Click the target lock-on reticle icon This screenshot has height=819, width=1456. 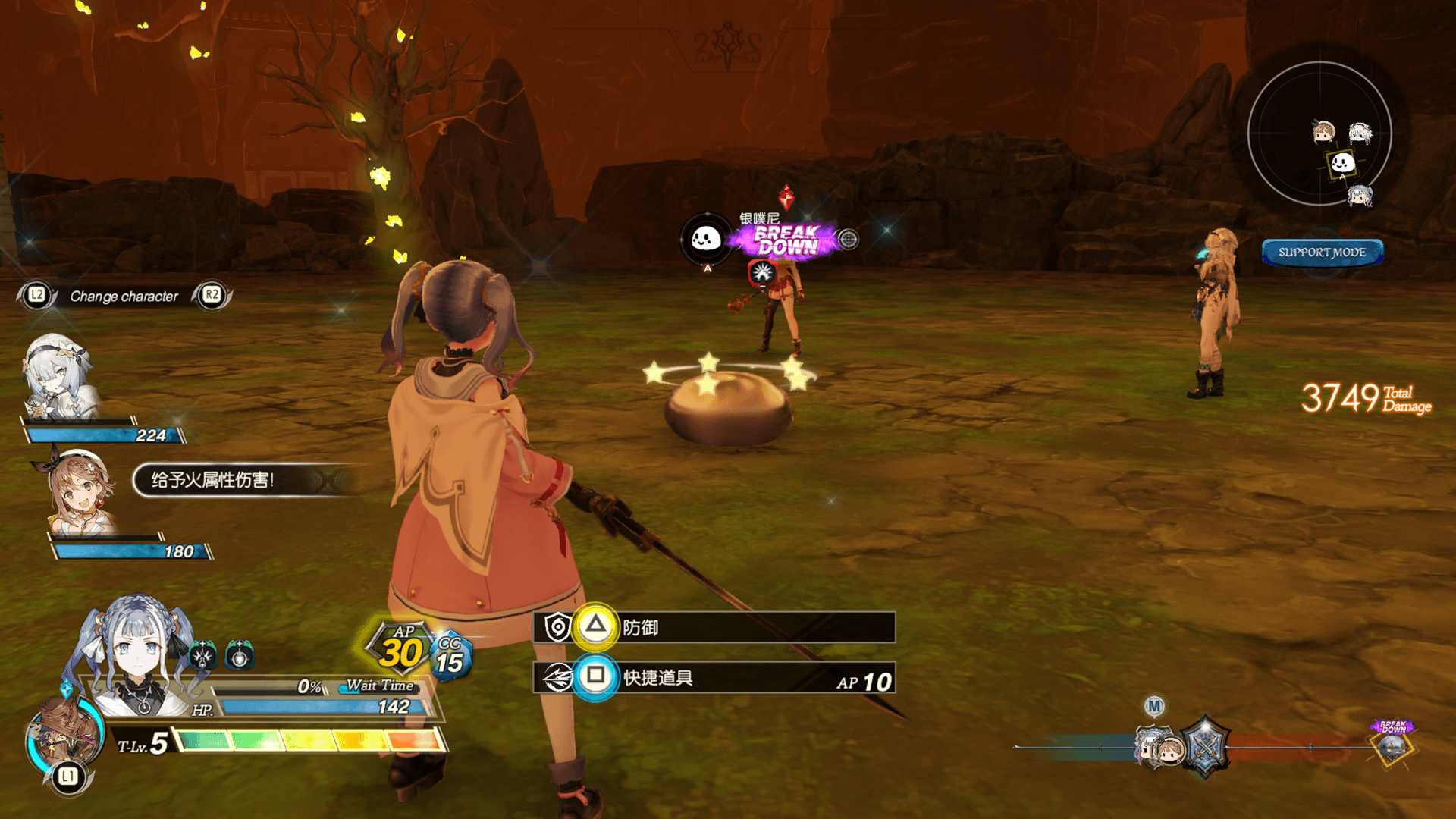click(x=849, y=240)
